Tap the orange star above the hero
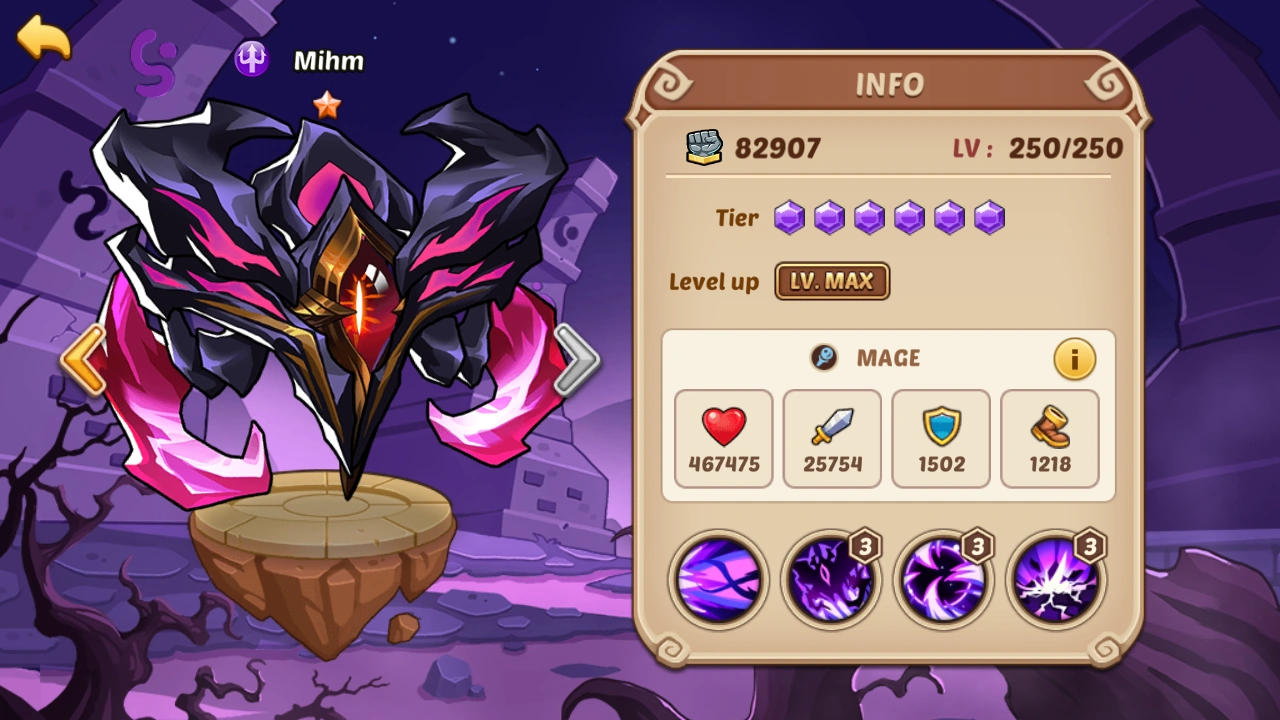 (x=327, y=107)
